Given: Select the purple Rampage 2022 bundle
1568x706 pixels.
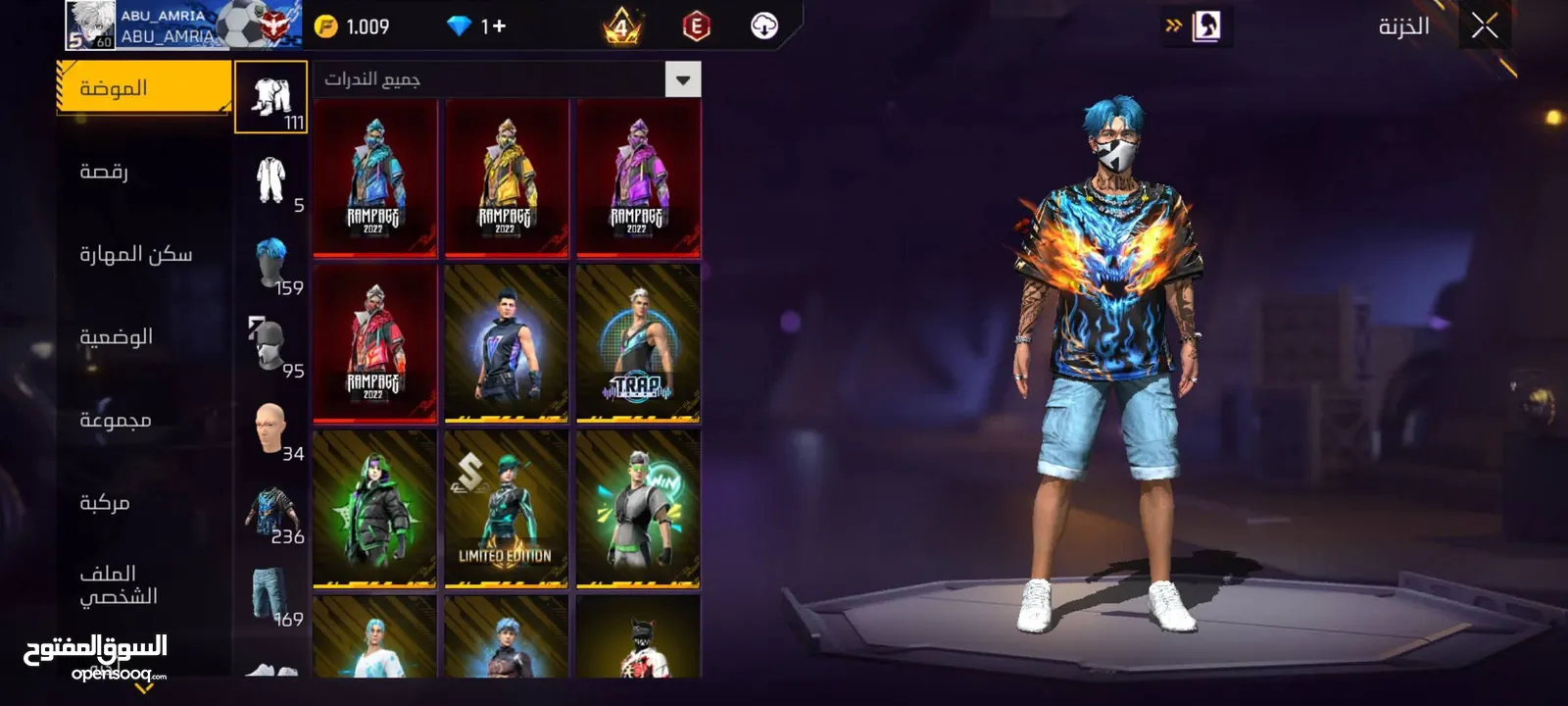Looking at the screenshot, I should tap(638, 177).
